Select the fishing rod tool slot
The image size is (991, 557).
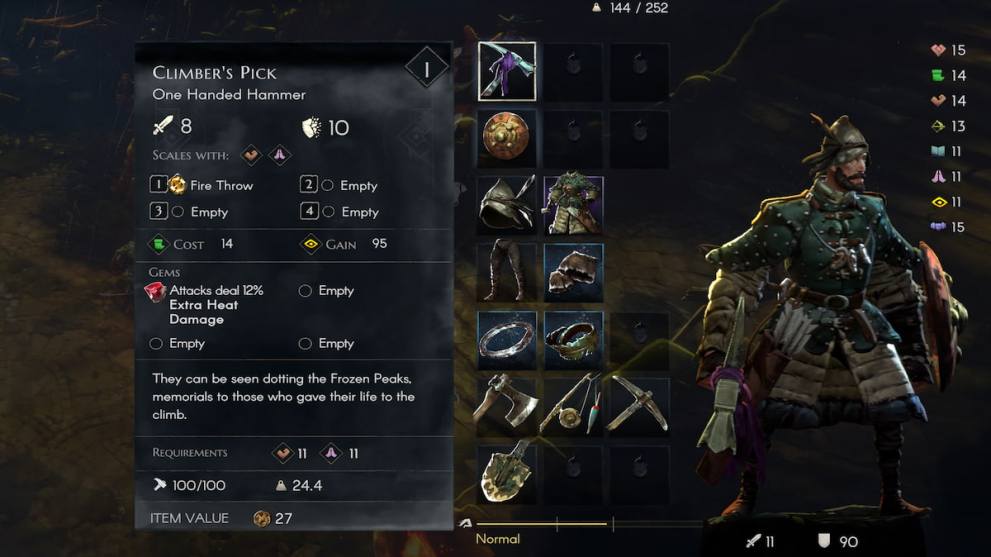(x=574, y=404)
